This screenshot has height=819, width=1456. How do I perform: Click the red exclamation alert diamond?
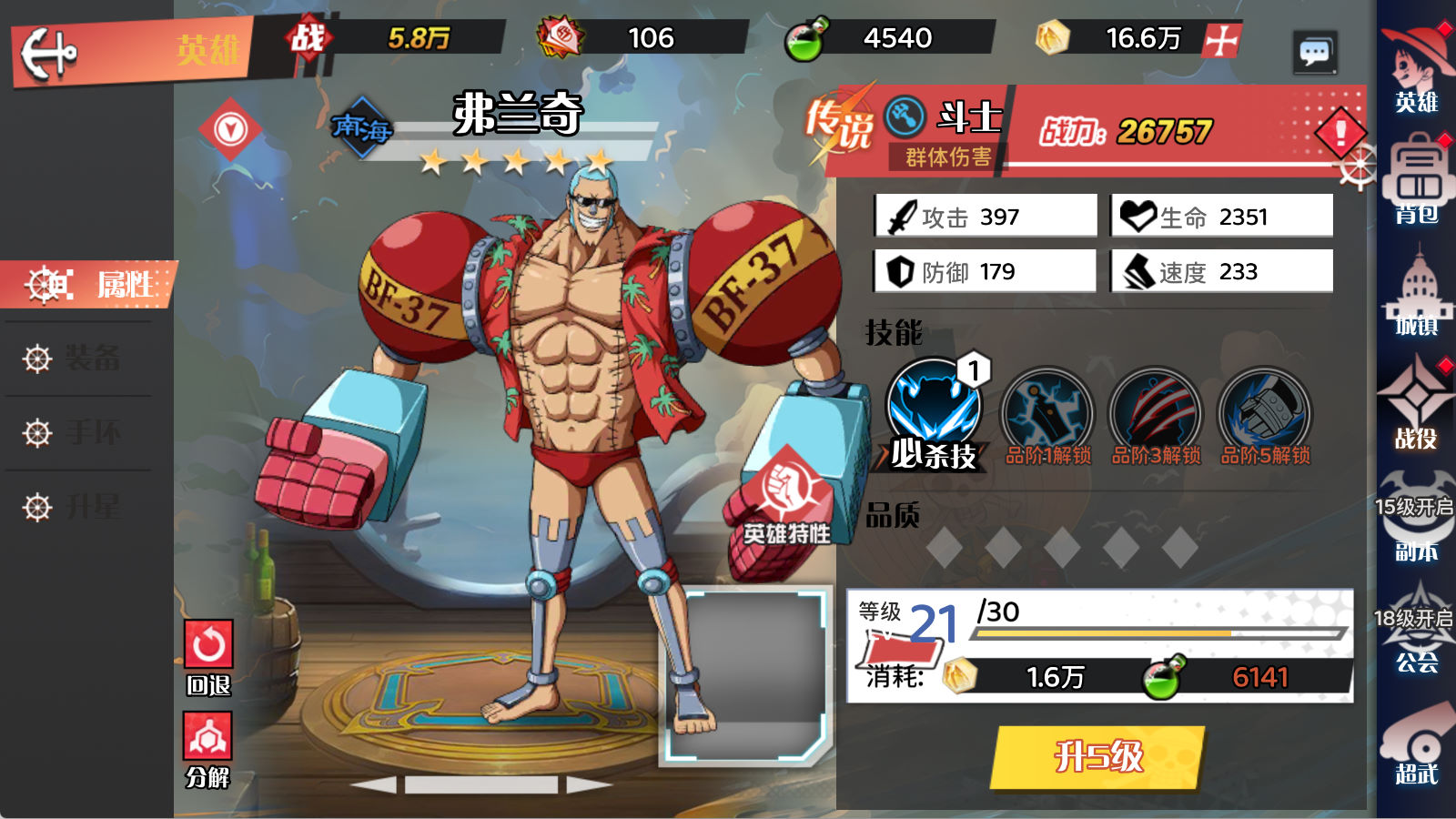tap(1340, 133)
